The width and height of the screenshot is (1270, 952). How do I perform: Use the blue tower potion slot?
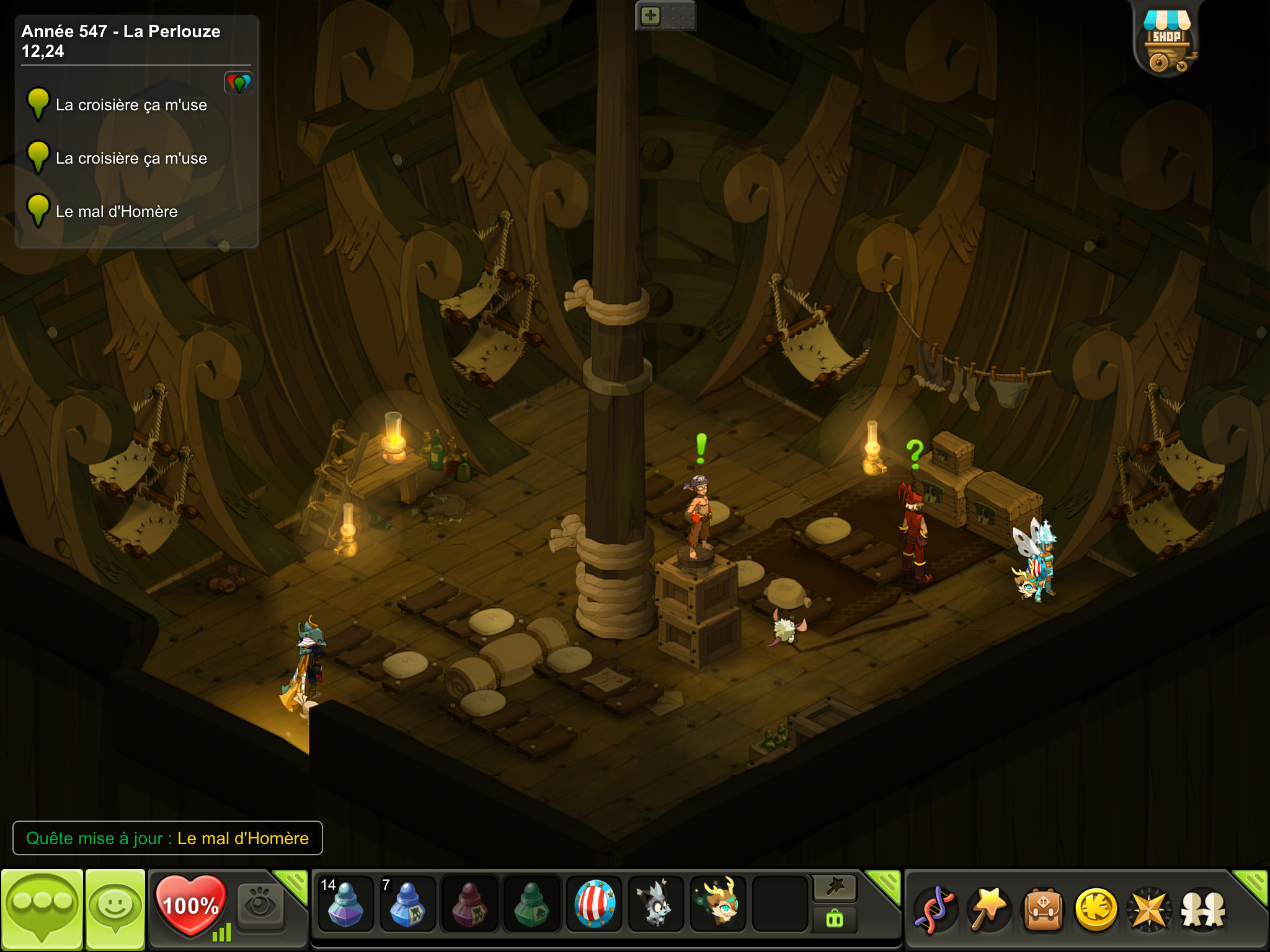(x=407, y=904)
